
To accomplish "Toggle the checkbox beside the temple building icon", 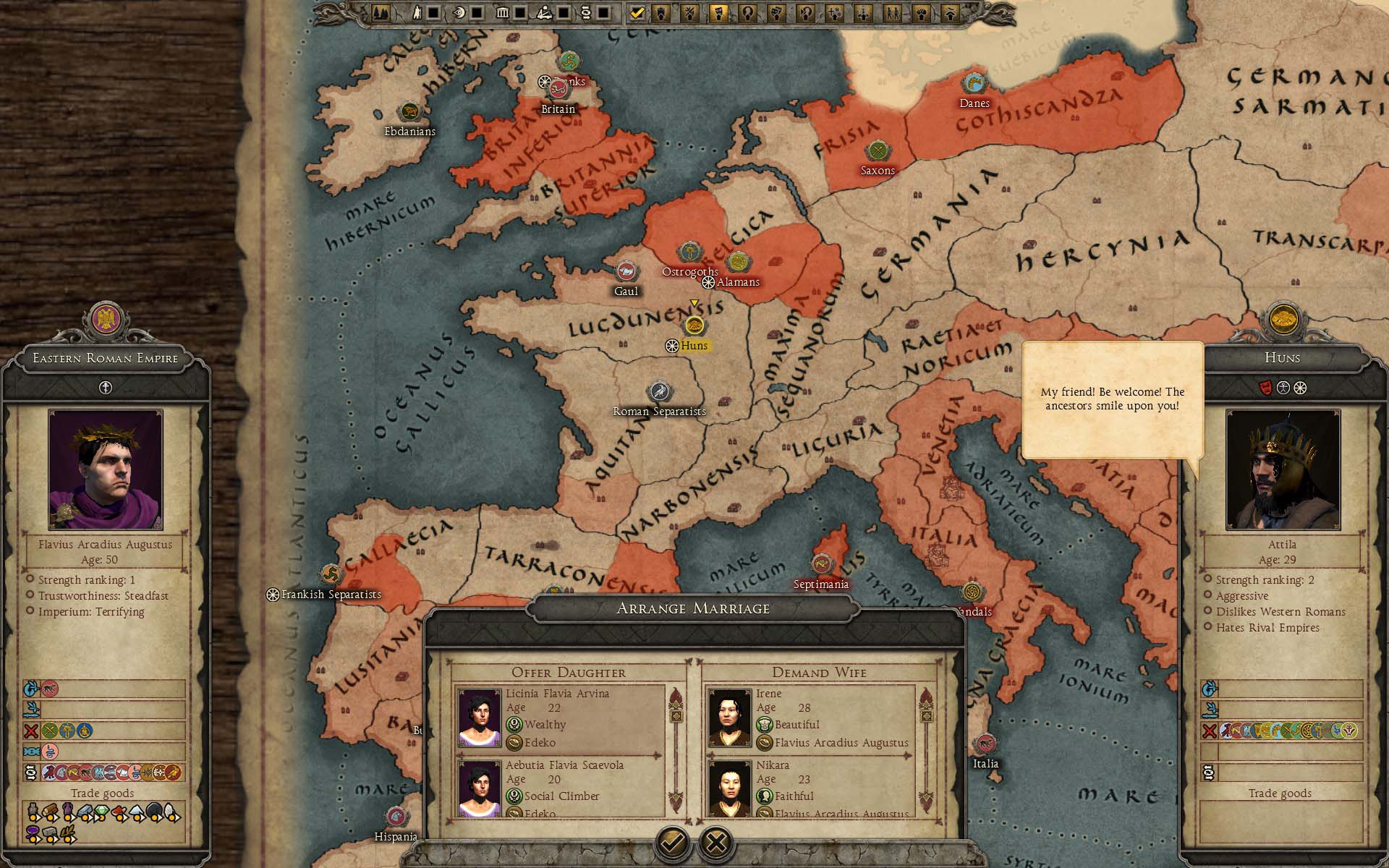I will click(519, 12).
